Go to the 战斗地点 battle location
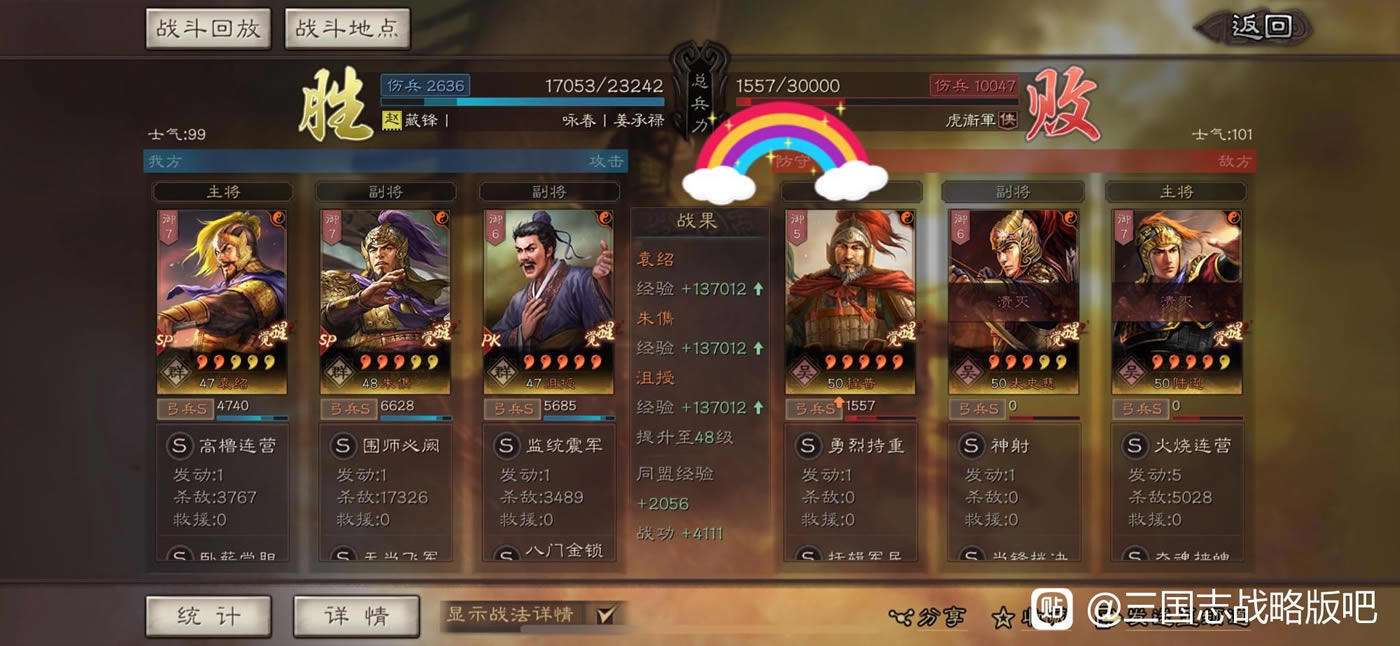1400x646 pixels. click(347, 28)
